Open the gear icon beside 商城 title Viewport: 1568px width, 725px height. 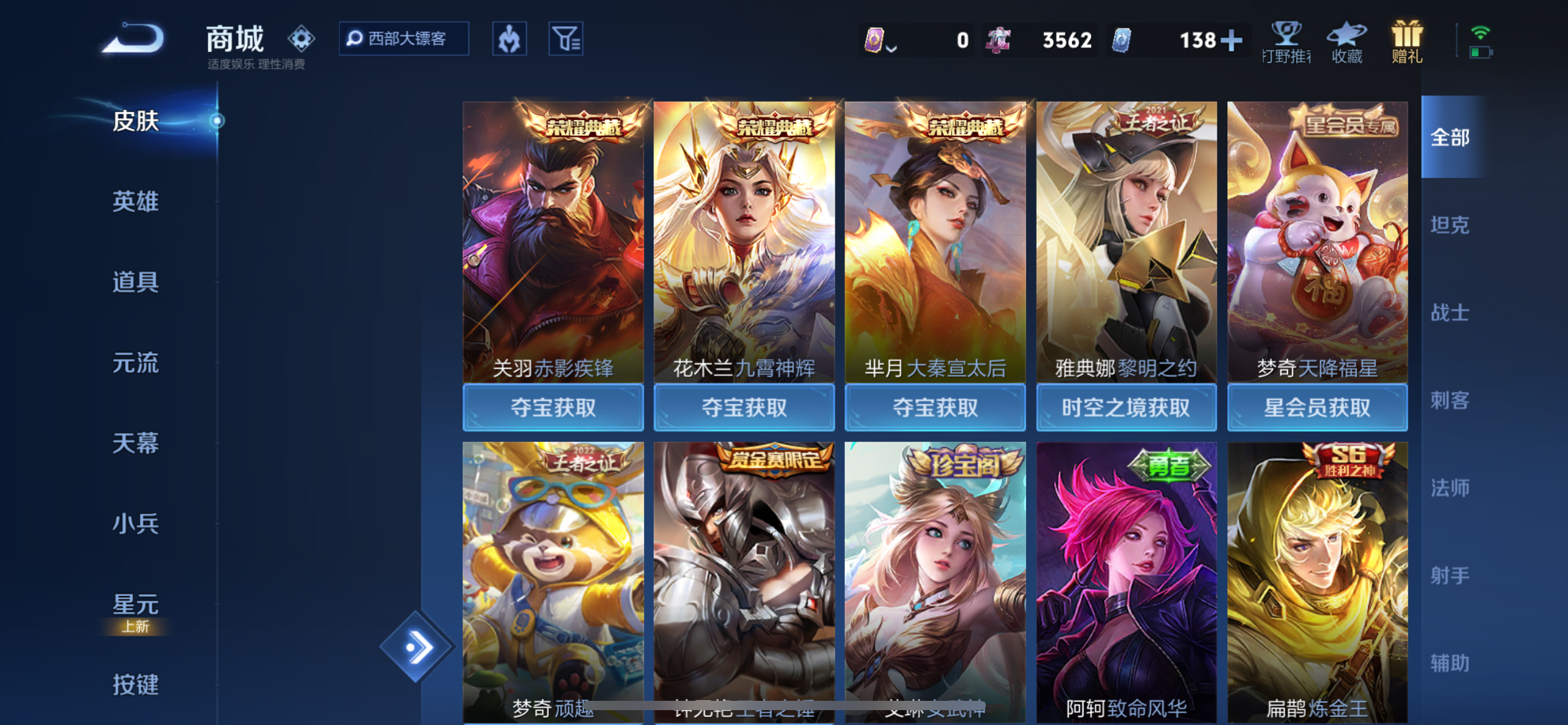pyautogui.click(x=302, y=37)
